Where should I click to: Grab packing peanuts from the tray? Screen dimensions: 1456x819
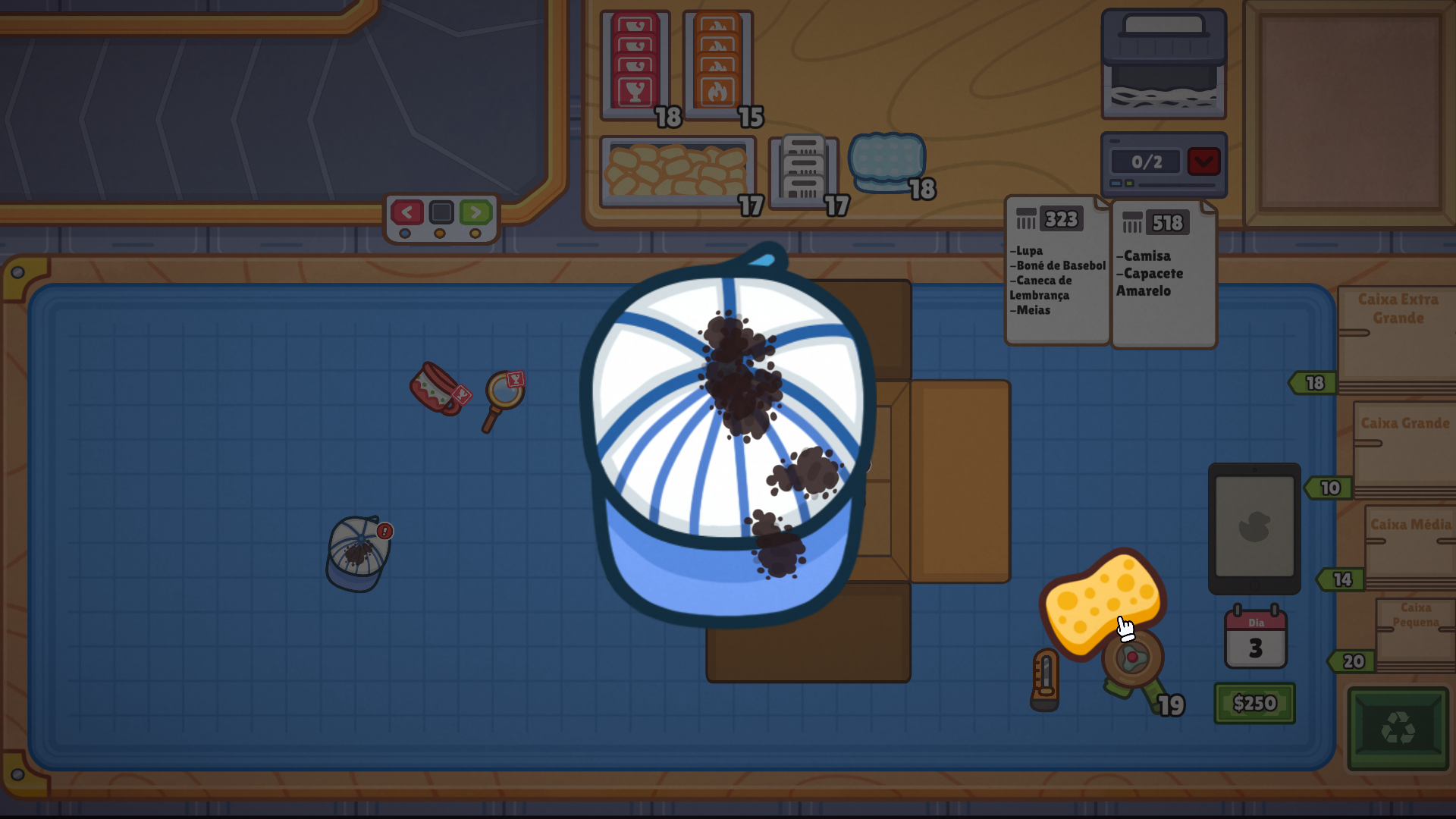point(676,171)
